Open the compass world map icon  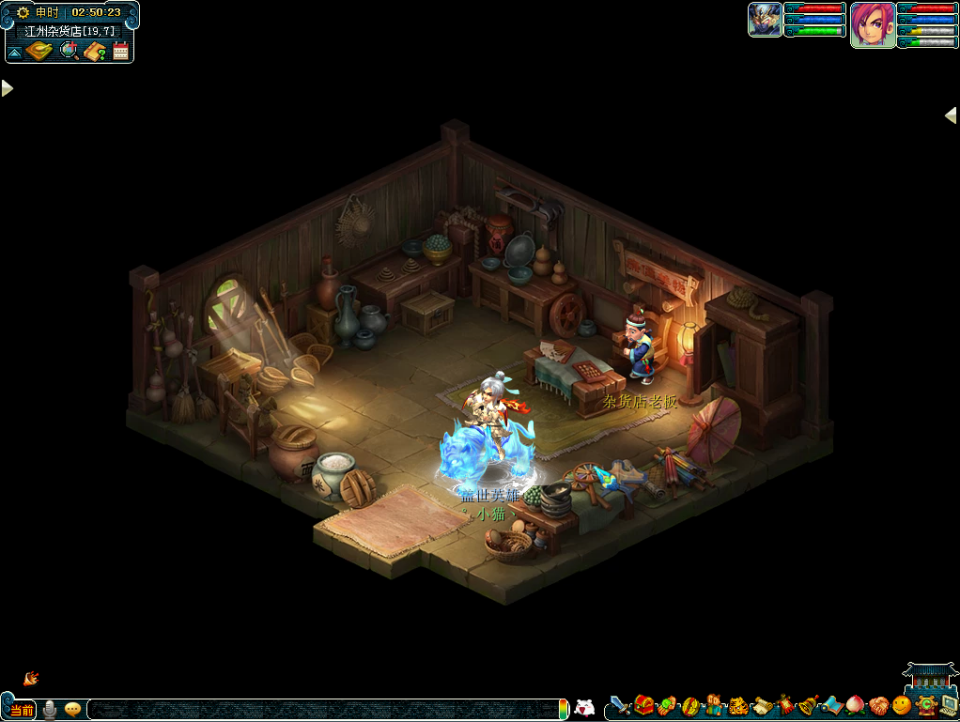click(x=41, y=51)
